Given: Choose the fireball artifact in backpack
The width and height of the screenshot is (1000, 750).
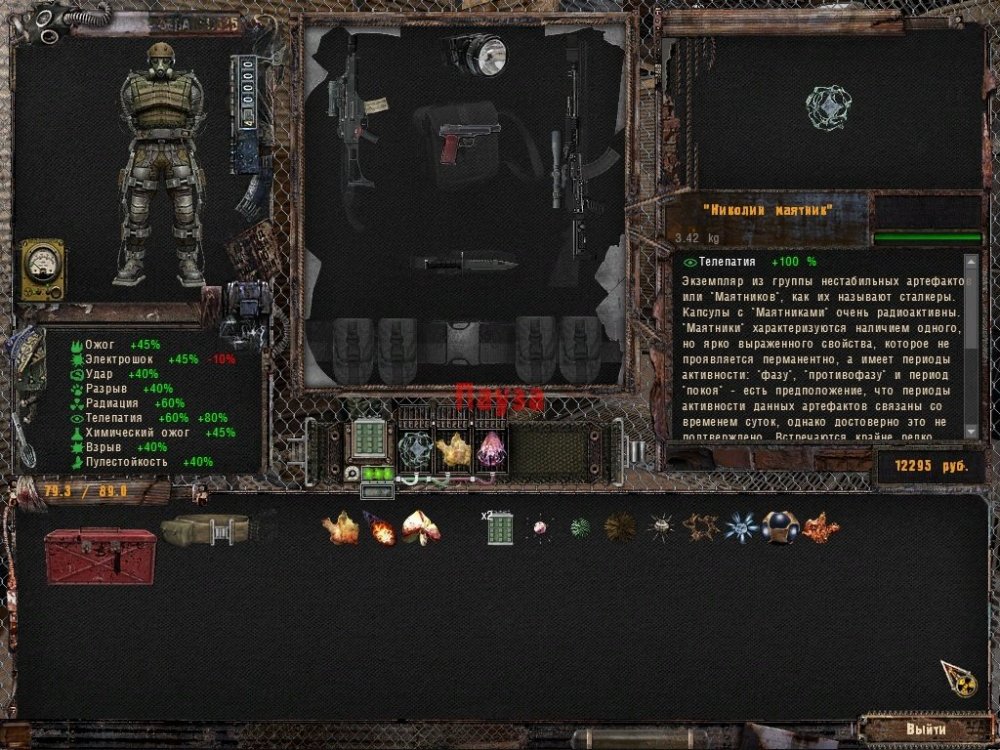Looking at the screenshot, I should pyautogui.click(x=380, y=528).
